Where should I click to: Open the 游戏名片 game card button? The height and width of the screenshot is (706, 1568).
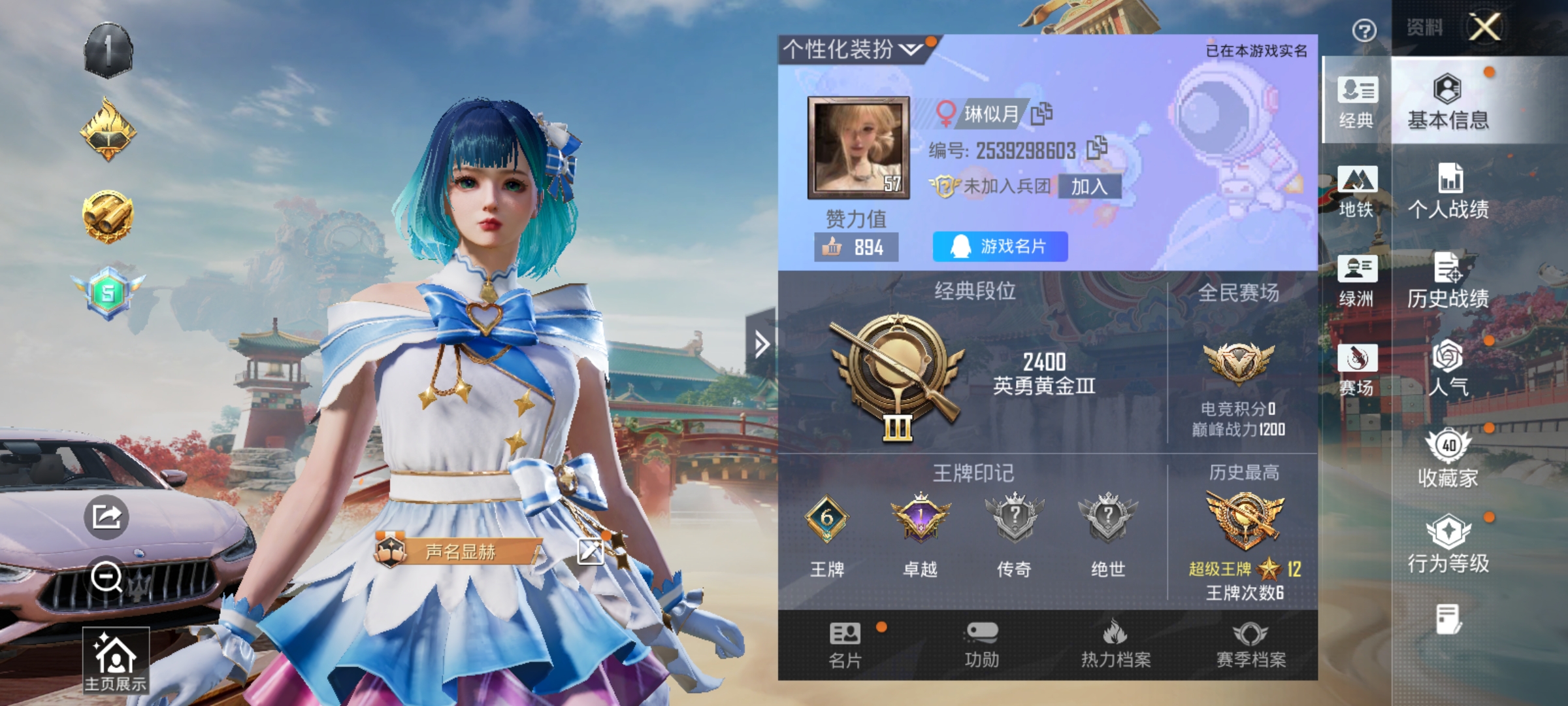(x=1000, y=246)
